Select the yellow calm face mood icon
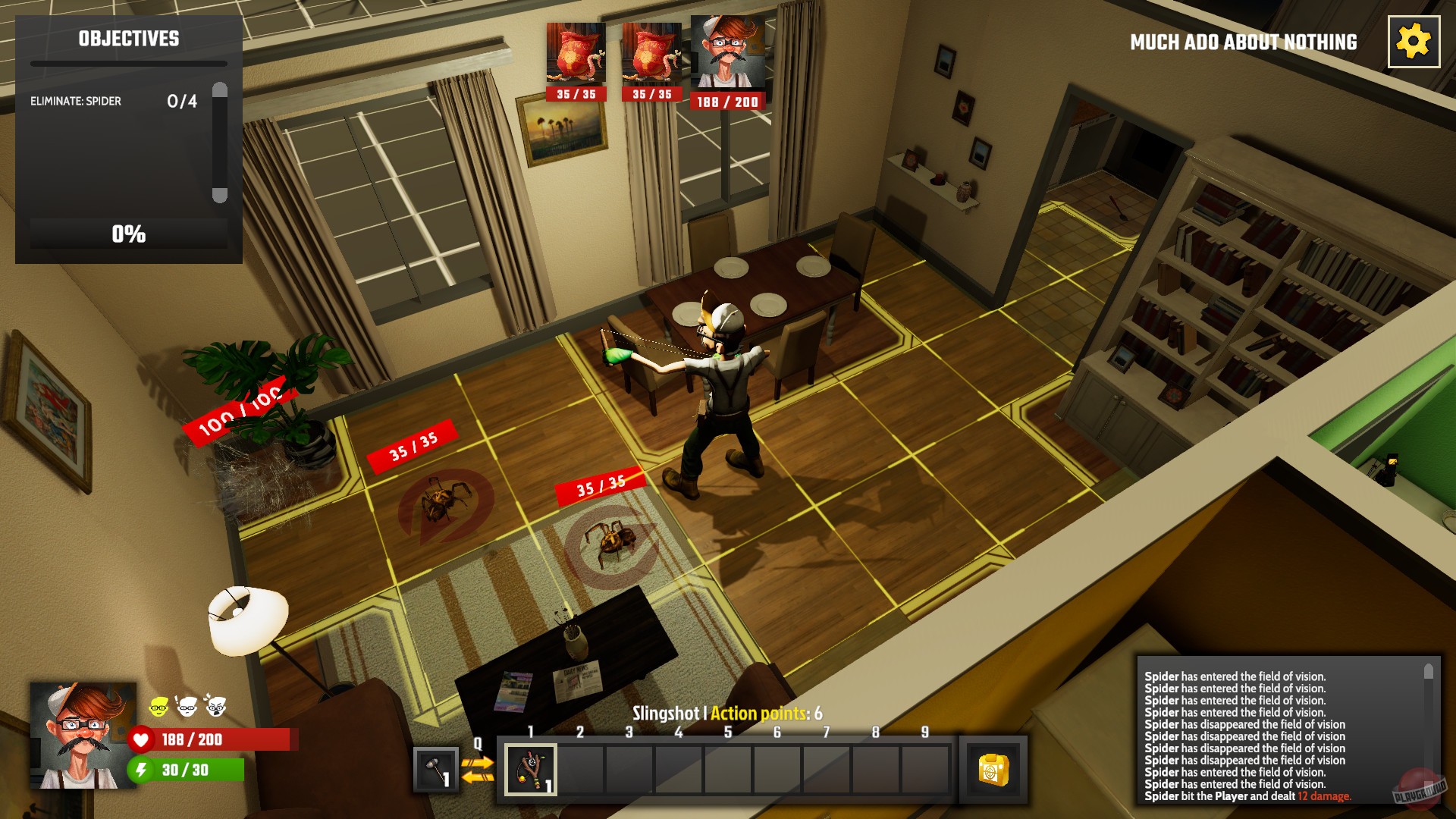The image size is (1456, 819). click(x=159, y=707)
